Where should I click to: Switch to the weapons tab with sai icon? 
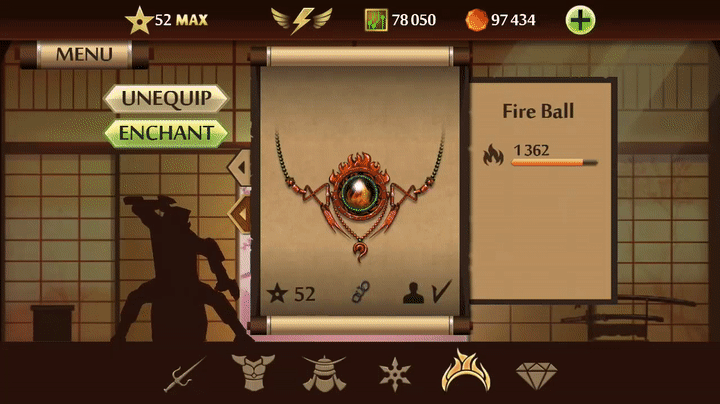point(185,374)
